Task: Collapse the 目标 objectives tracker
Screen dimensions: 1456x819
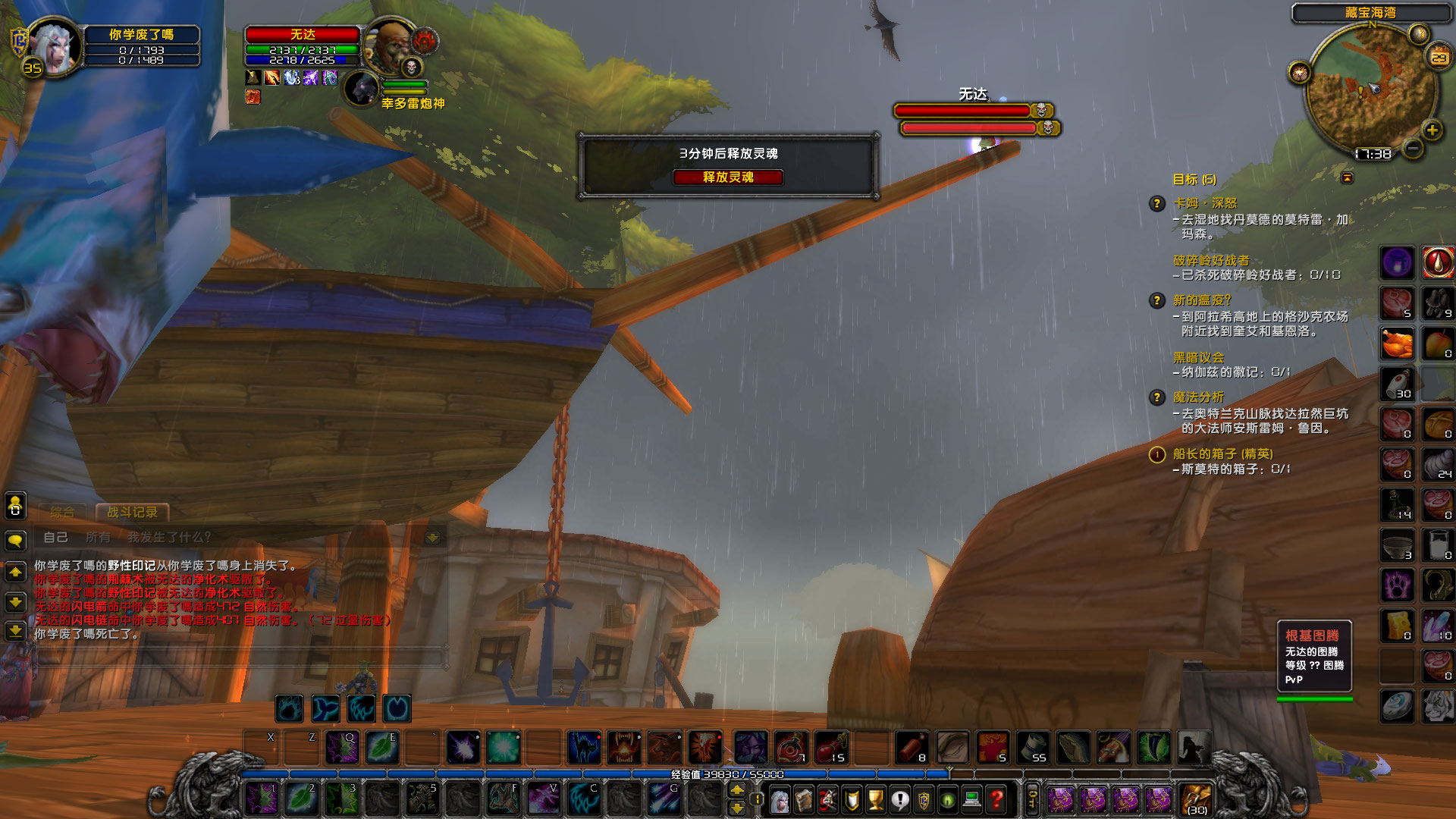Action: (1347, 178)
